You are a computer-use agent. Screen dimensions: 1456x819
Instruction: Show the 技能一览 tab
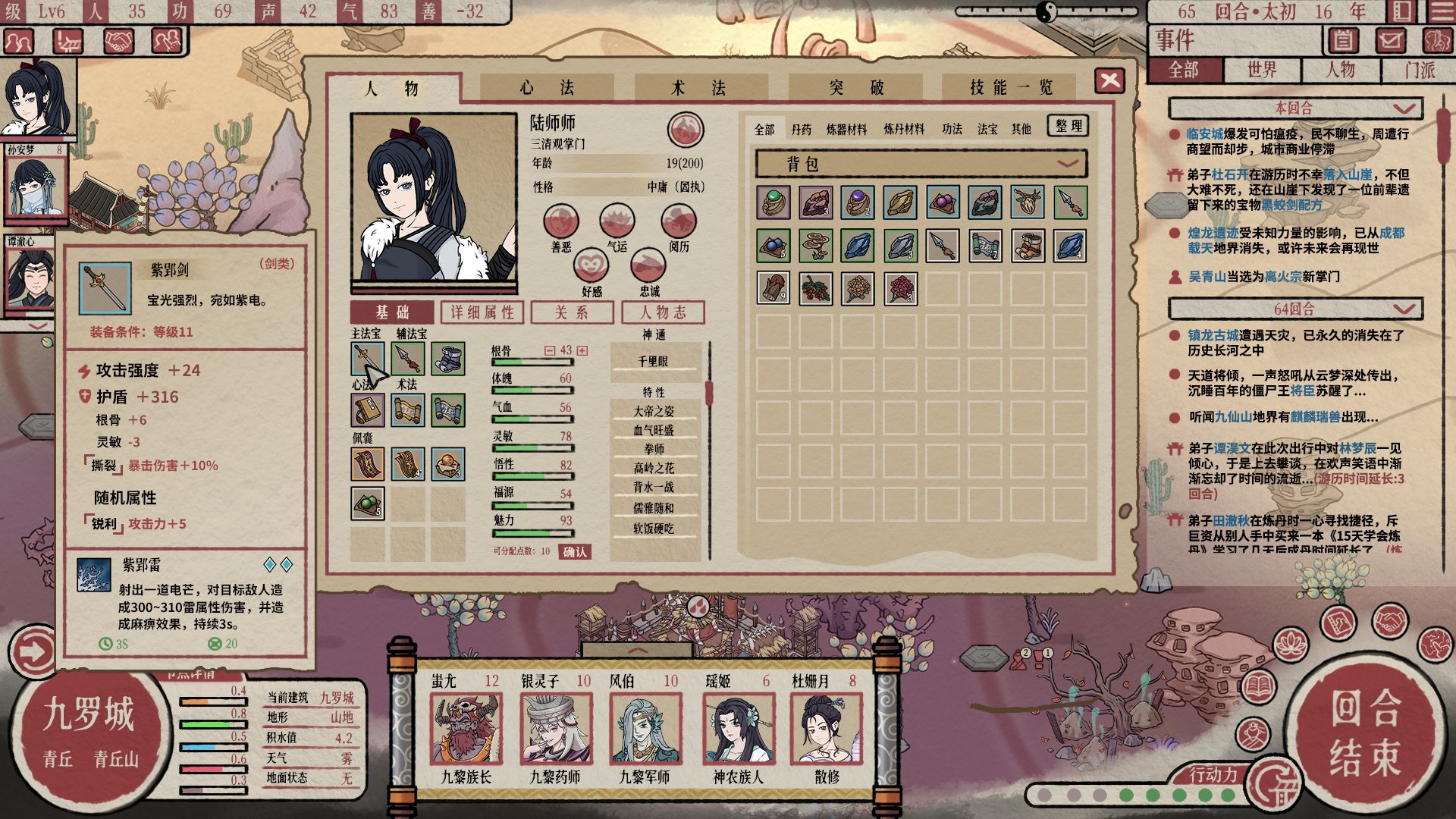(x=1011, y=88)
